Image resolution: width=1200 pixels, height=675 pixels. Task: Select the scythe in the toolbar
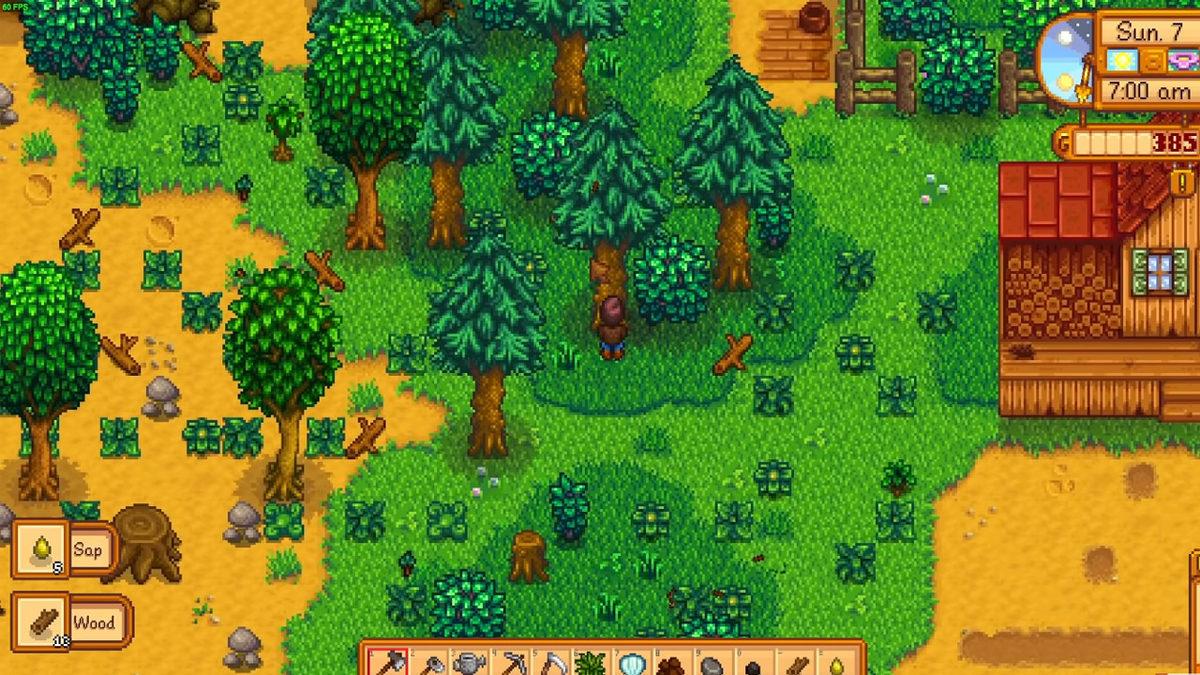click(552, 663)
